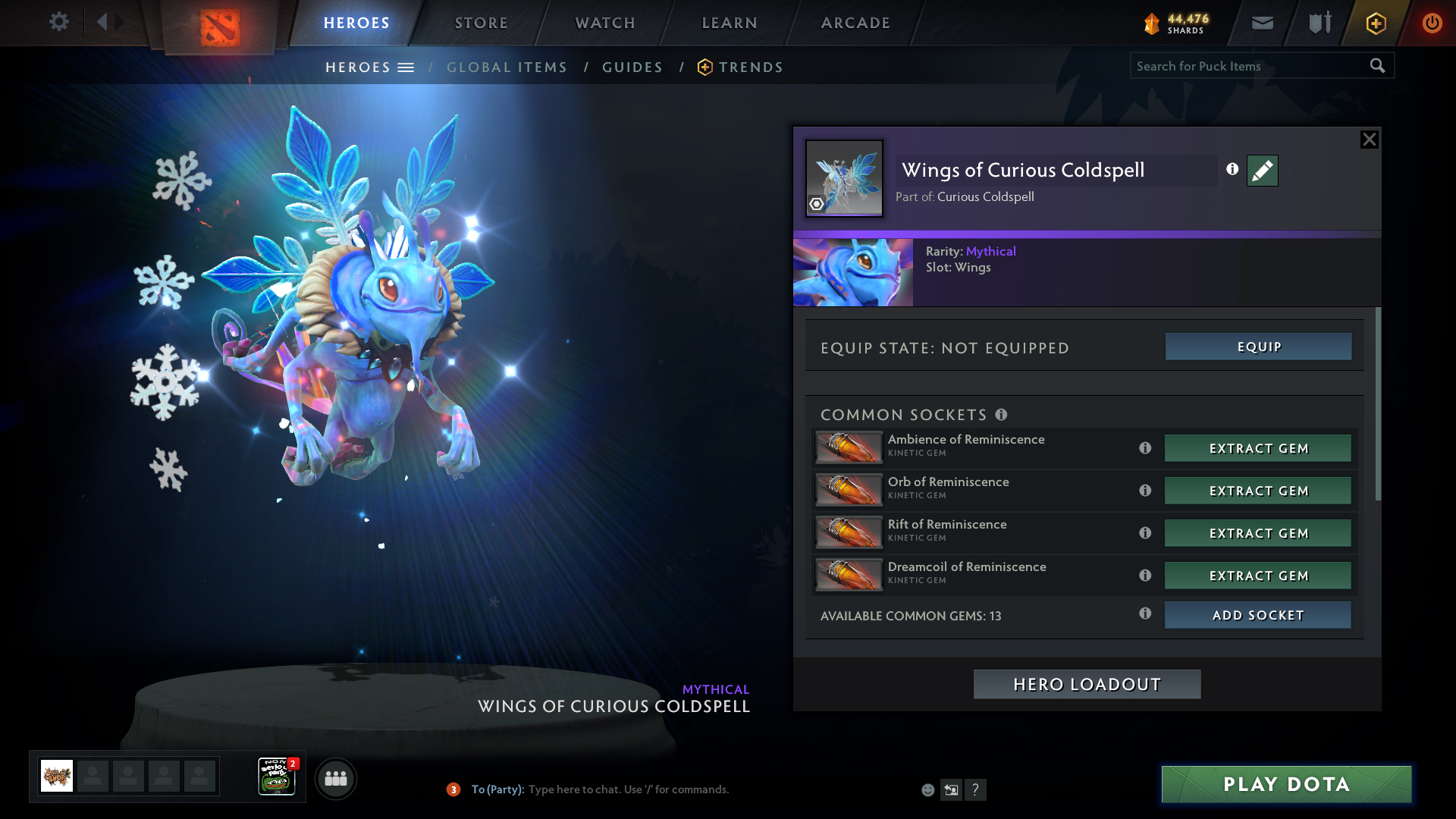The height and width of the screenshot is (819, 1456).
Task: Go to the Learn tab
Action: (730, 23)
